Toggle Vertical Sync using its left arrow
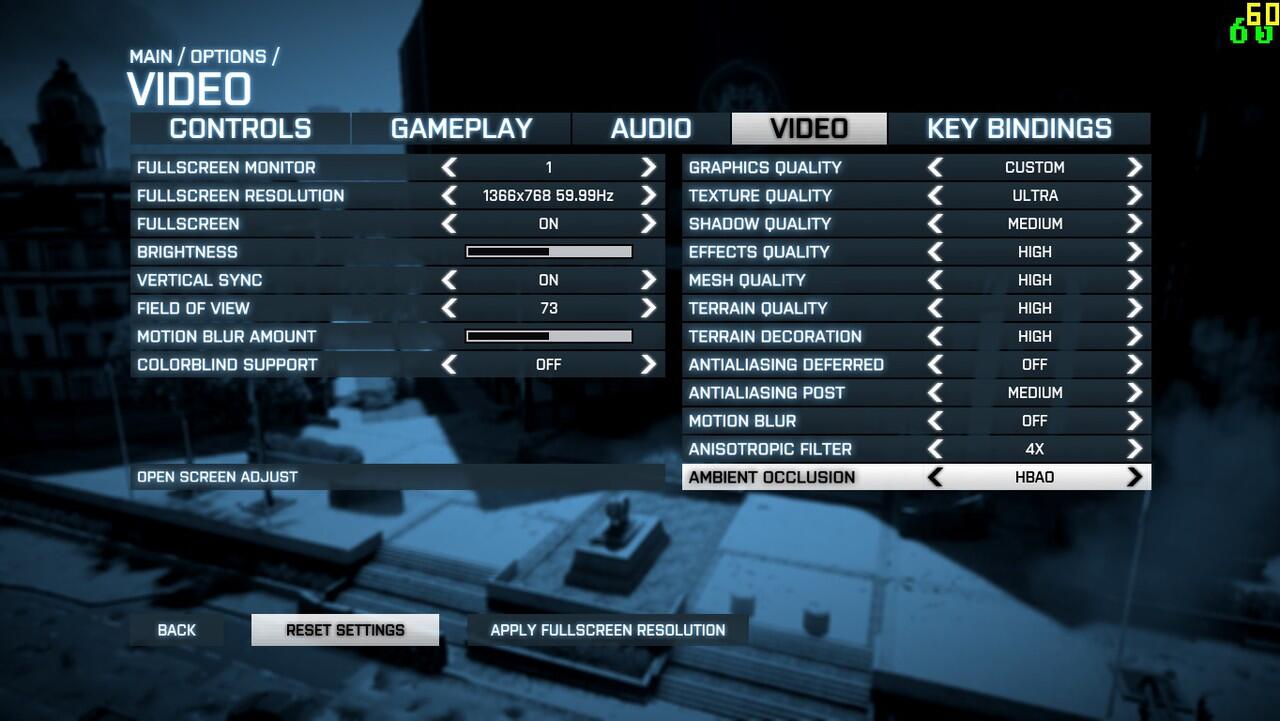The width and height of the screenshot is (1280, 721). [449, 280]
